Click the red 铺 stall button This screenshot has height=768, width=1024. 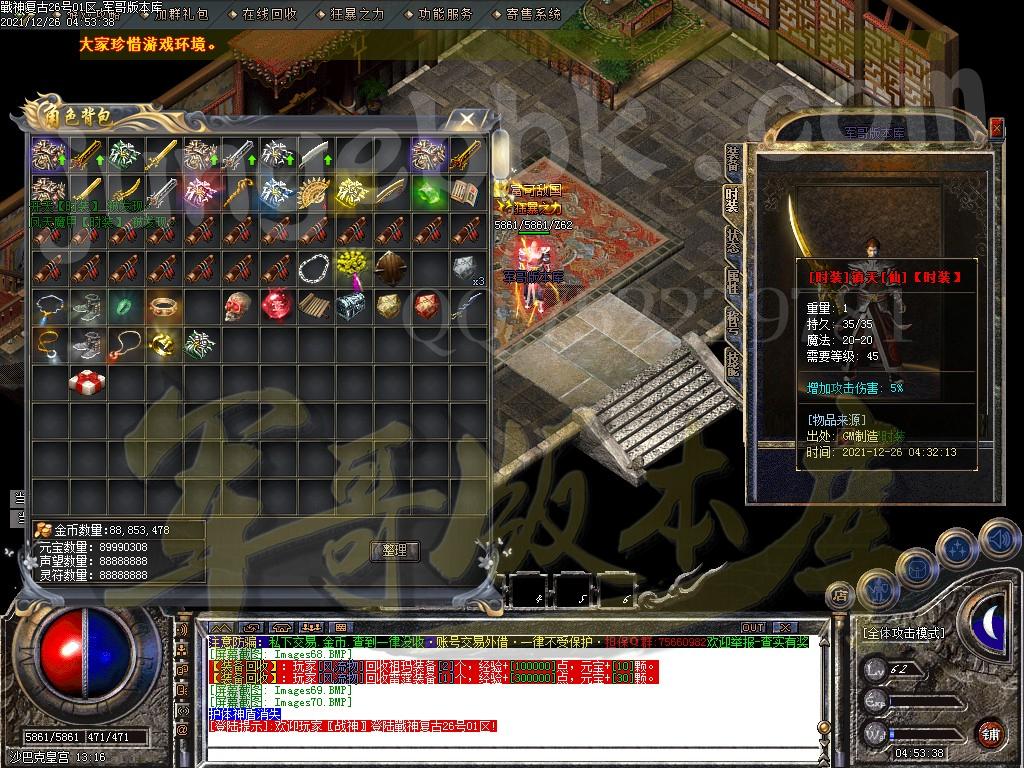[989, 733]
